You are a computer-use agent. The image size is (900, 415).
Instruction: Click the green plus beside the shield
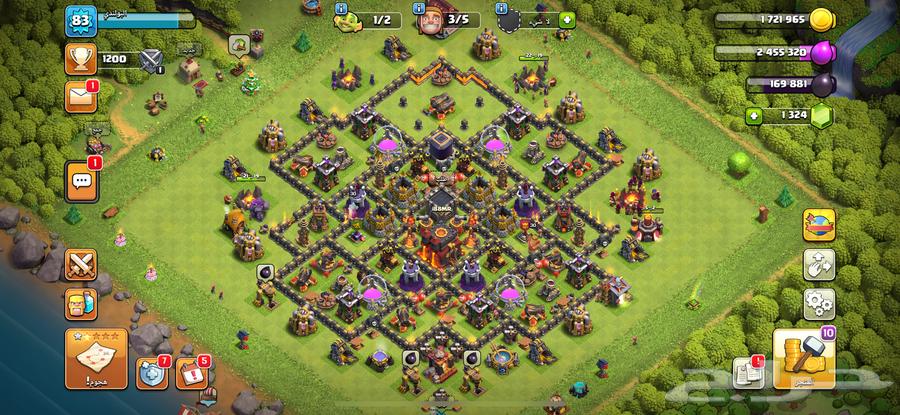coord(567,19)
